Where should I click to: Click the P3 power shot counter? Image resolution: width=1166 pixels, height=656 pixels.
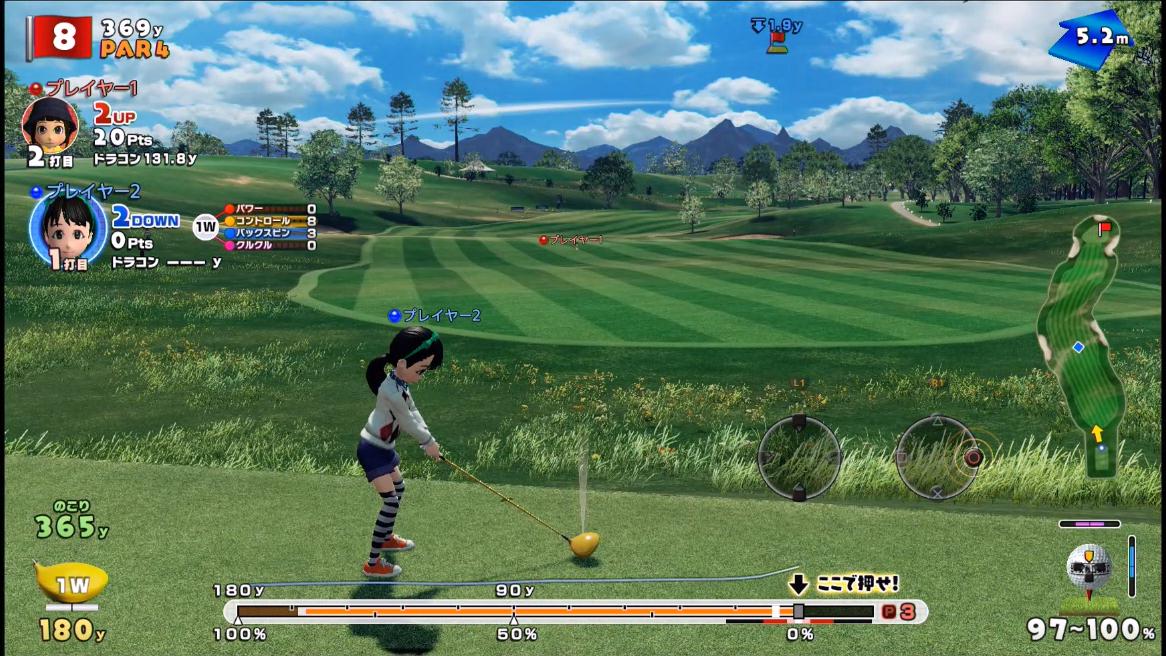tap(898, 612)
